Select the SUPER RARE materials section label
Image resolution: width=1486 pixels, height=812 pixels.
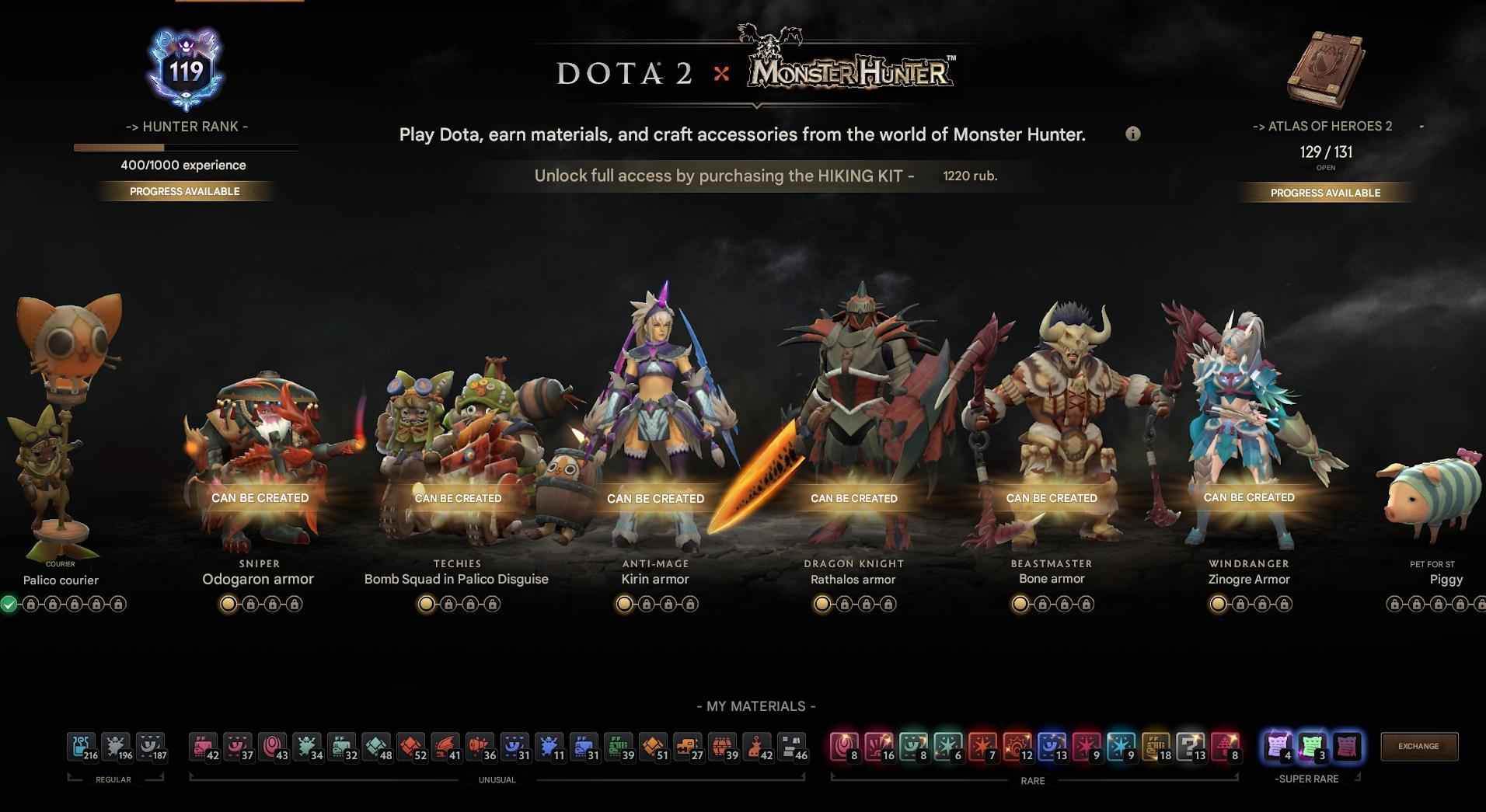[x=1307, y=779]
